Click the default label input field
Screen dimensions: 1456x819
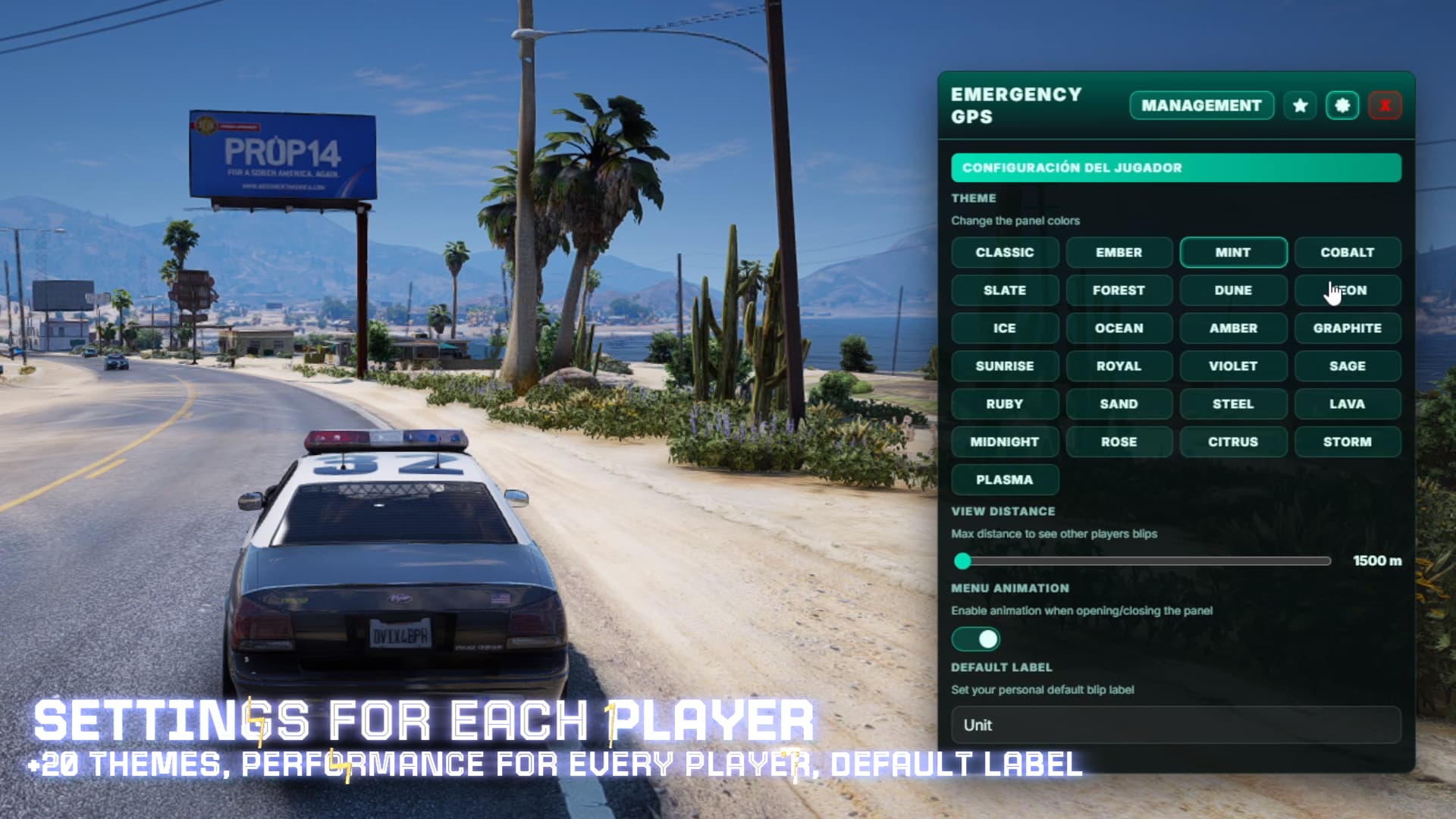1175,726
